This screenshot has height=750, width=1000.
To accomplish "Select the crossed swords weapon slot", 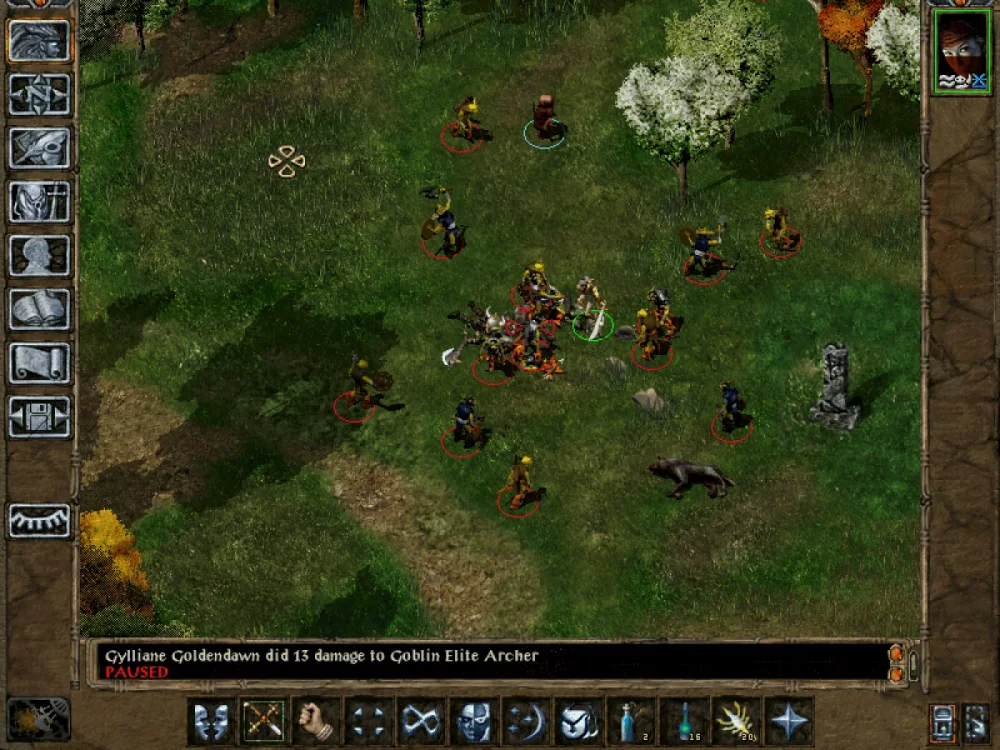I will pos(264,721).
